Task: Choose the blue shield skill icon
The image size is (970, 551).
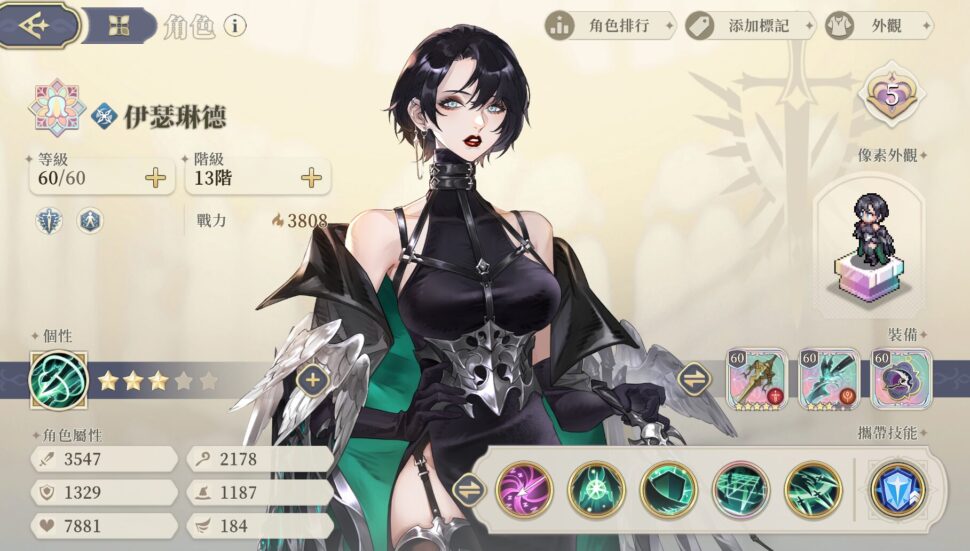Action: (x=898, y=490)
